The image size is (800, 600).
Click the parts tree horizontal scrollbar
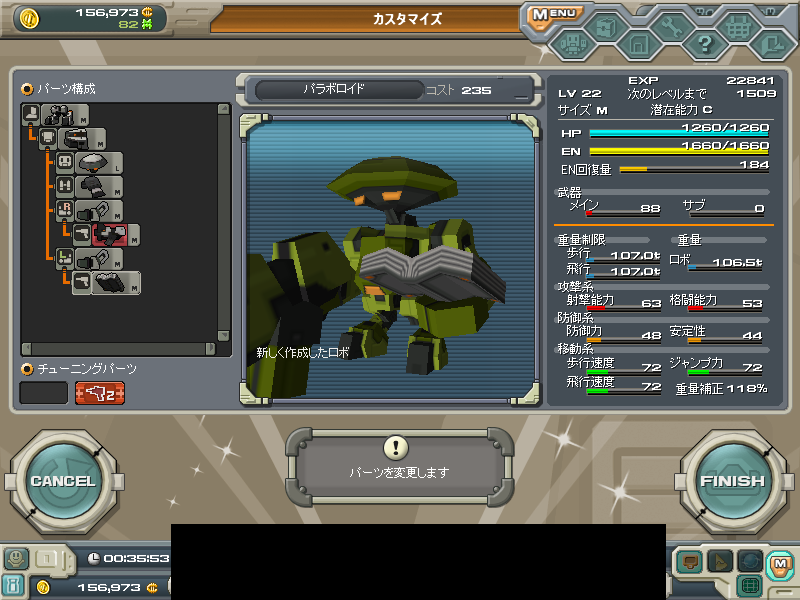coord(120,349)
